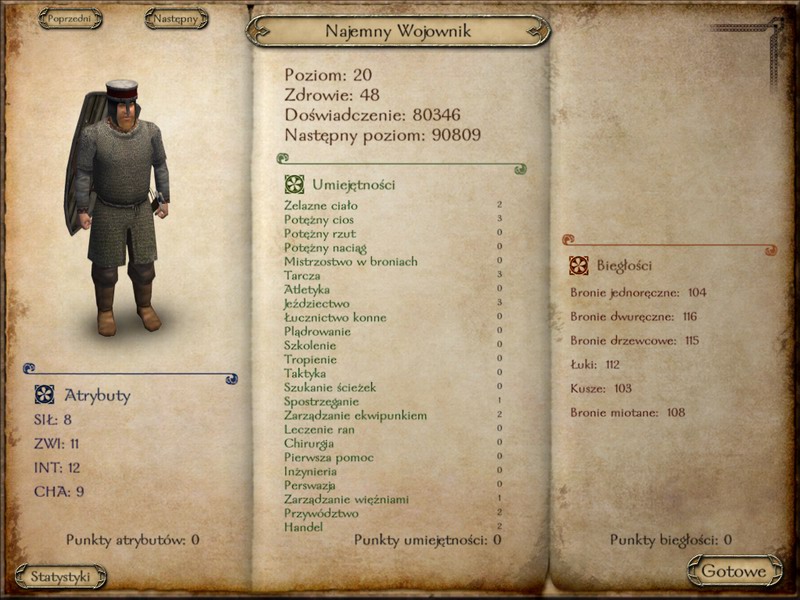Go to the previous character with Poprzedni
This screenshot has height=600, width=800.
point(70,18)
